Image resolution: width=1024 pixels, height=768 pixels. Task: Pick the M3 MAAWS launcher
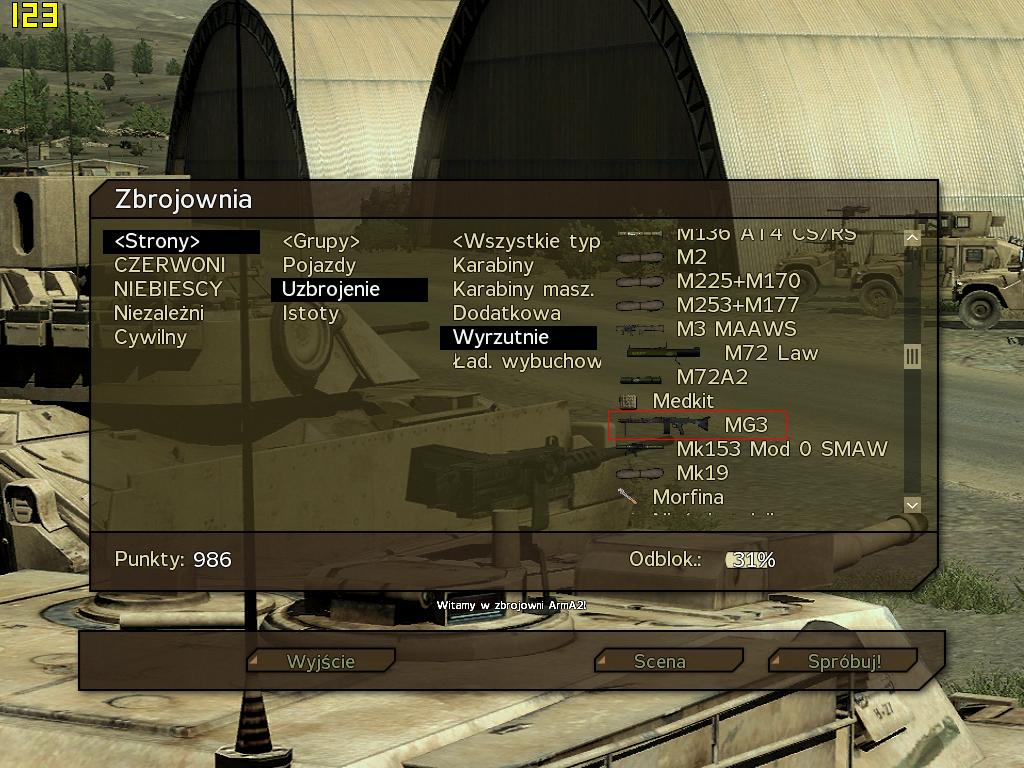tap(736, 329)
